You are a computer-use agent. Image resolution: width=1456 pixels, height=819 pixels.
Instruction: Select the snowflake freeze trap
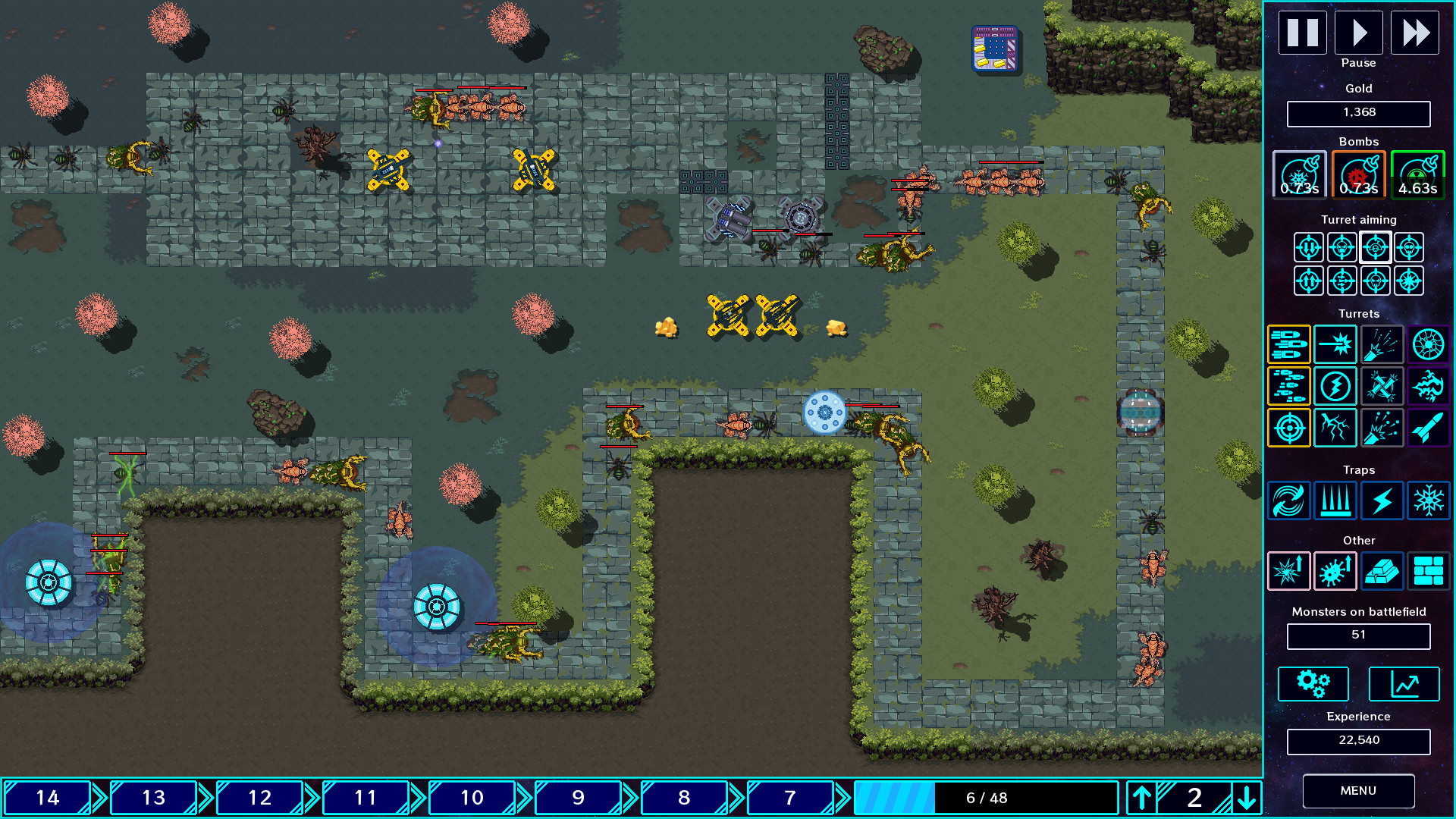(1429, 501)
